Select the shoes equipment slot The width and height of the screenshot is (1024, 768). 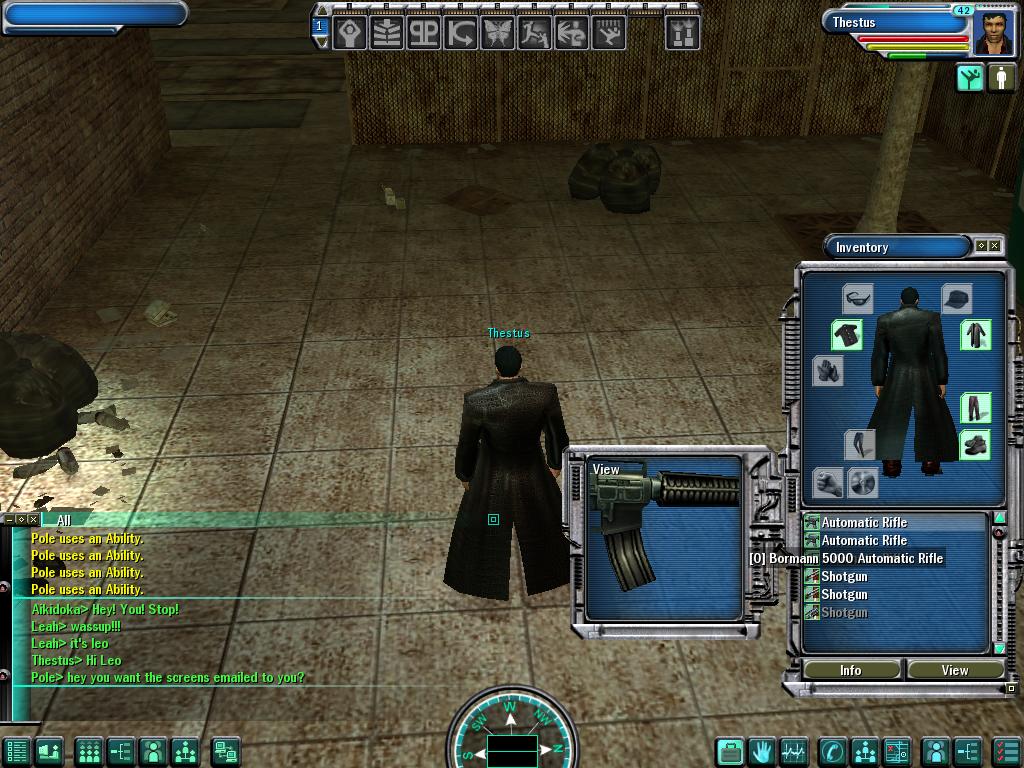click(975, 445)
